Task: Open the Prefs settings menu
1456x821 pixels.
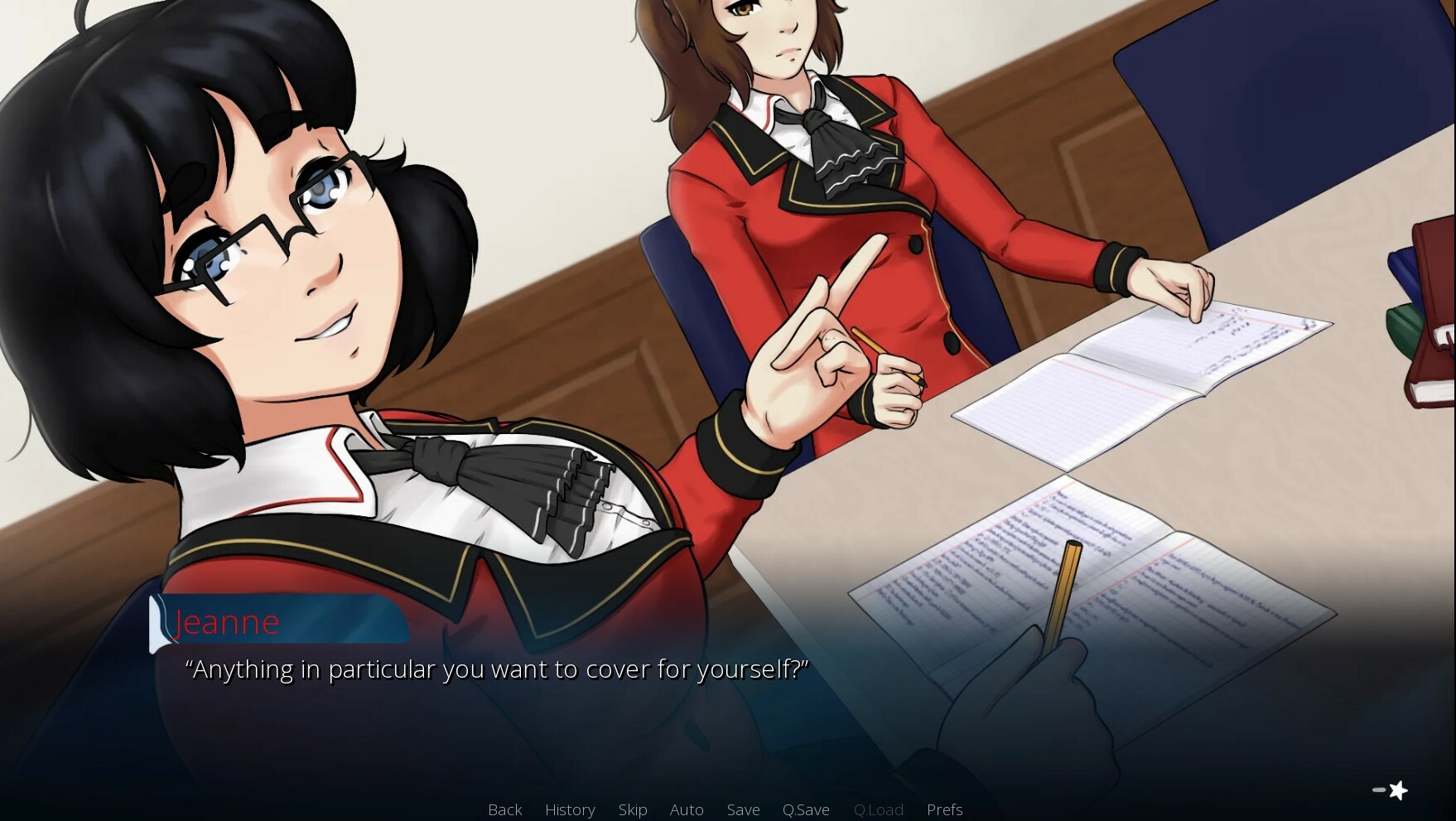Action: click(945, 809)
